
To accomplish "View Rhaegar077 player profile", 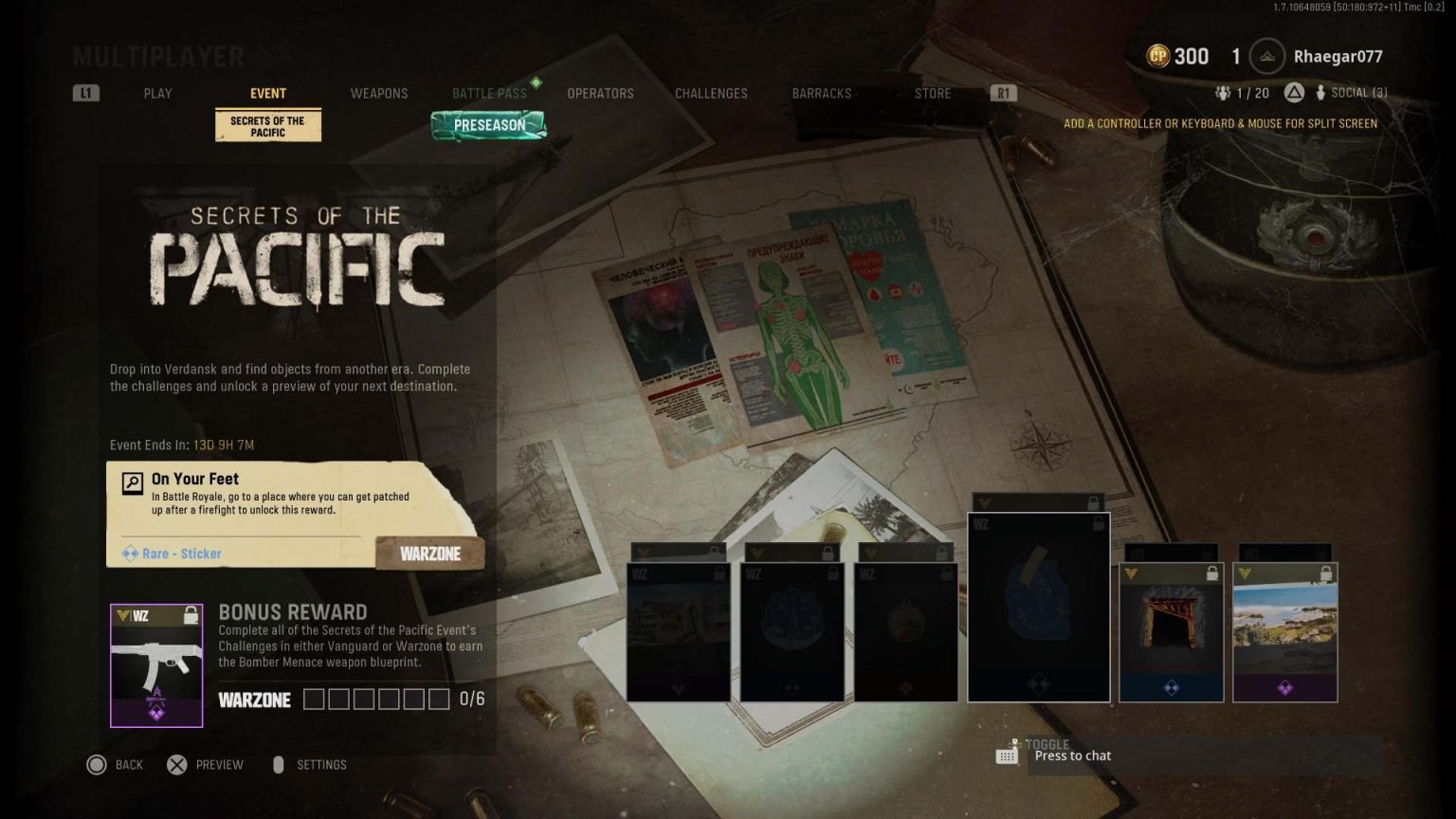I will pyautogui.click(x=1337, y=57).
